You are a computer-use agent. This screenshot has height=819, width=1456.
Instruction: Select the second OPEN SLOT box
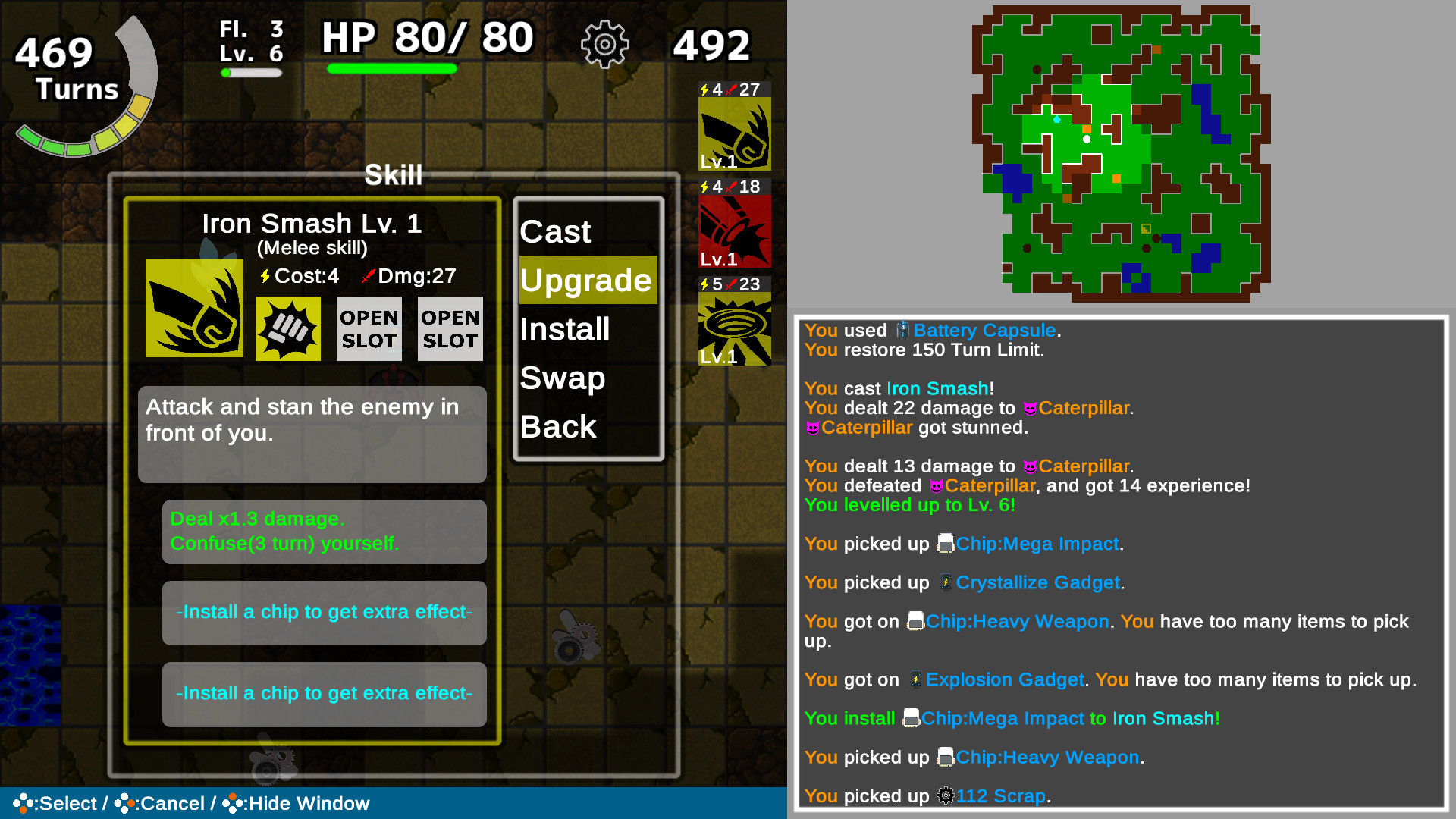[450, 328]
